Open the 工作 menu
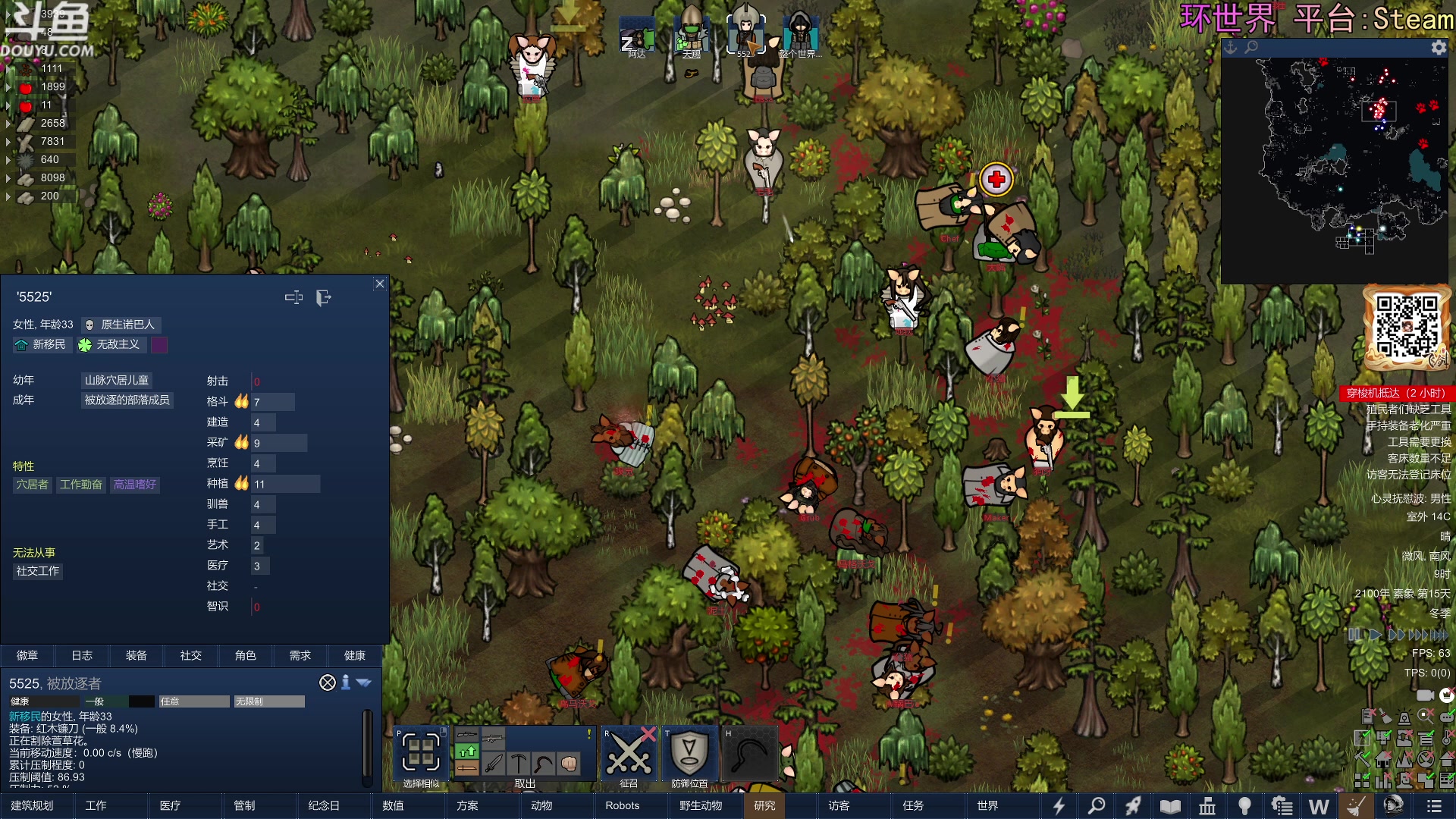The width and height of the screenshot is (1456, 819). pos(96,805)
